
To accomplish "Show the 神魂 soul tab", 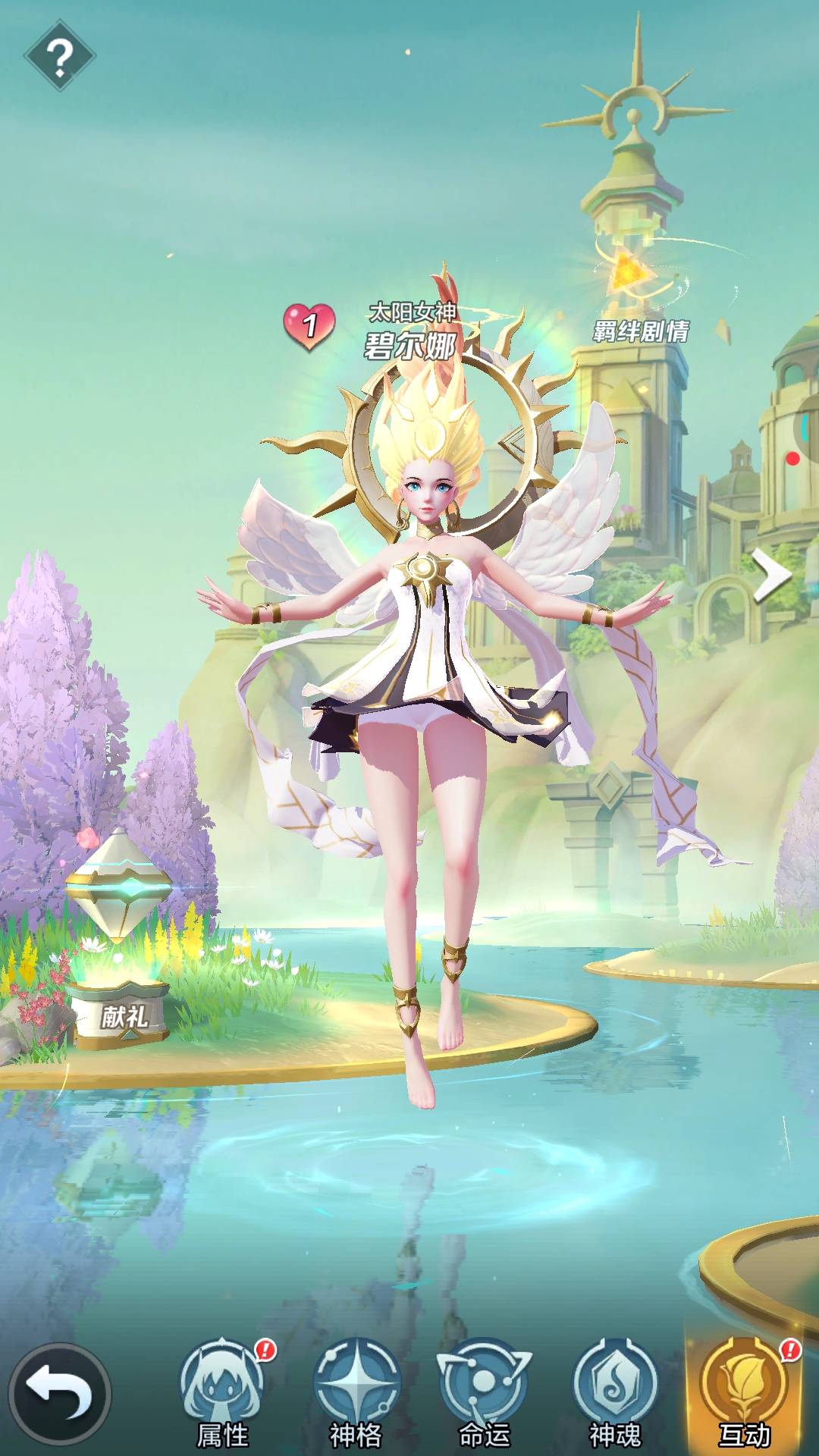I will tap(615, 1392).
